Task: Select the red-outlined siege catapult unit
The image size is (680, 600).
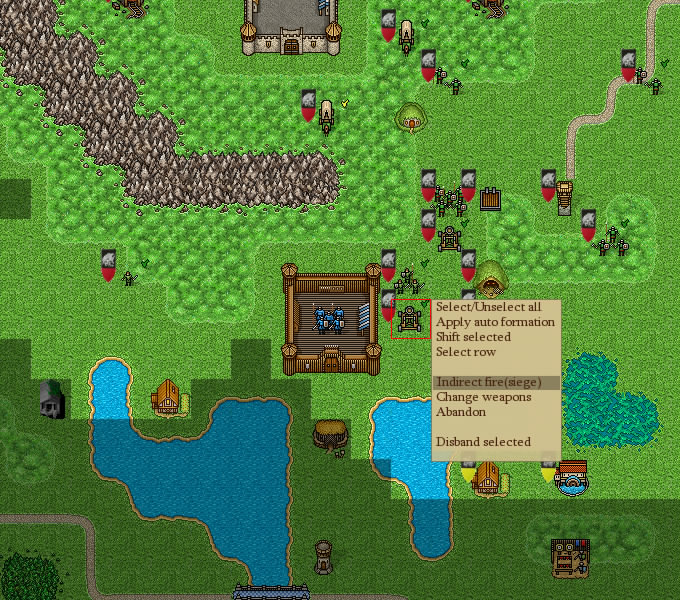Action: pos(410,319)
